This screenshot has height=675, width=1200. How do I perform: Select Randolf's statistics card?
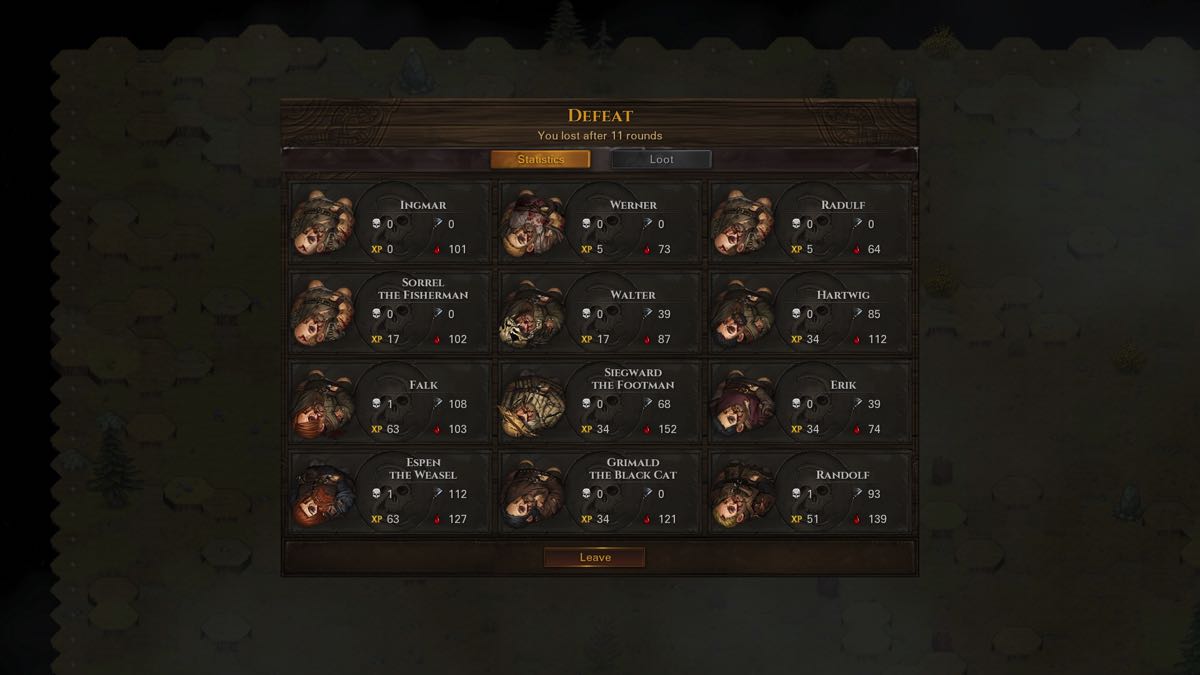[810, 492]
